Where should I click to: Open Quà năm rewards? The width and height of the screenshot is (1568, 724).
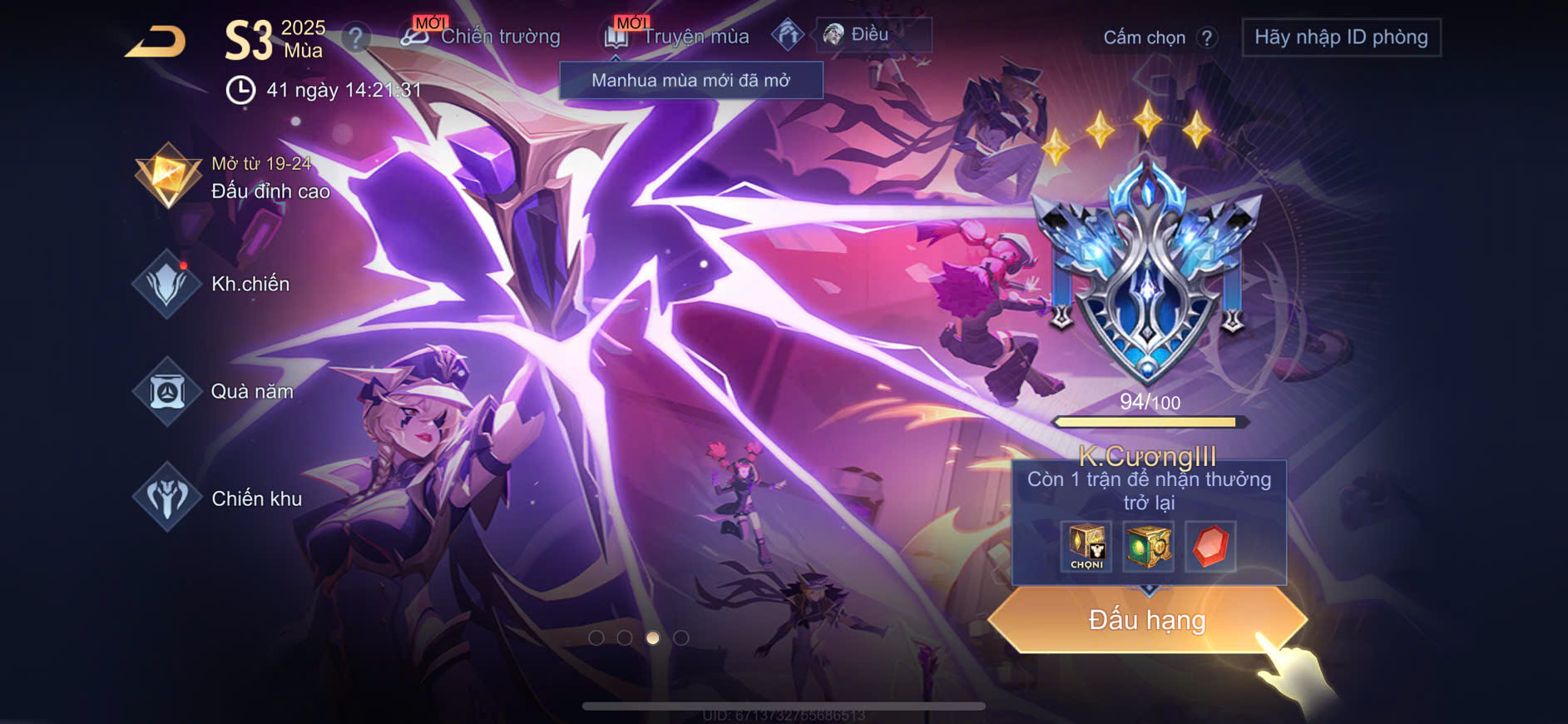pos(215,391)
